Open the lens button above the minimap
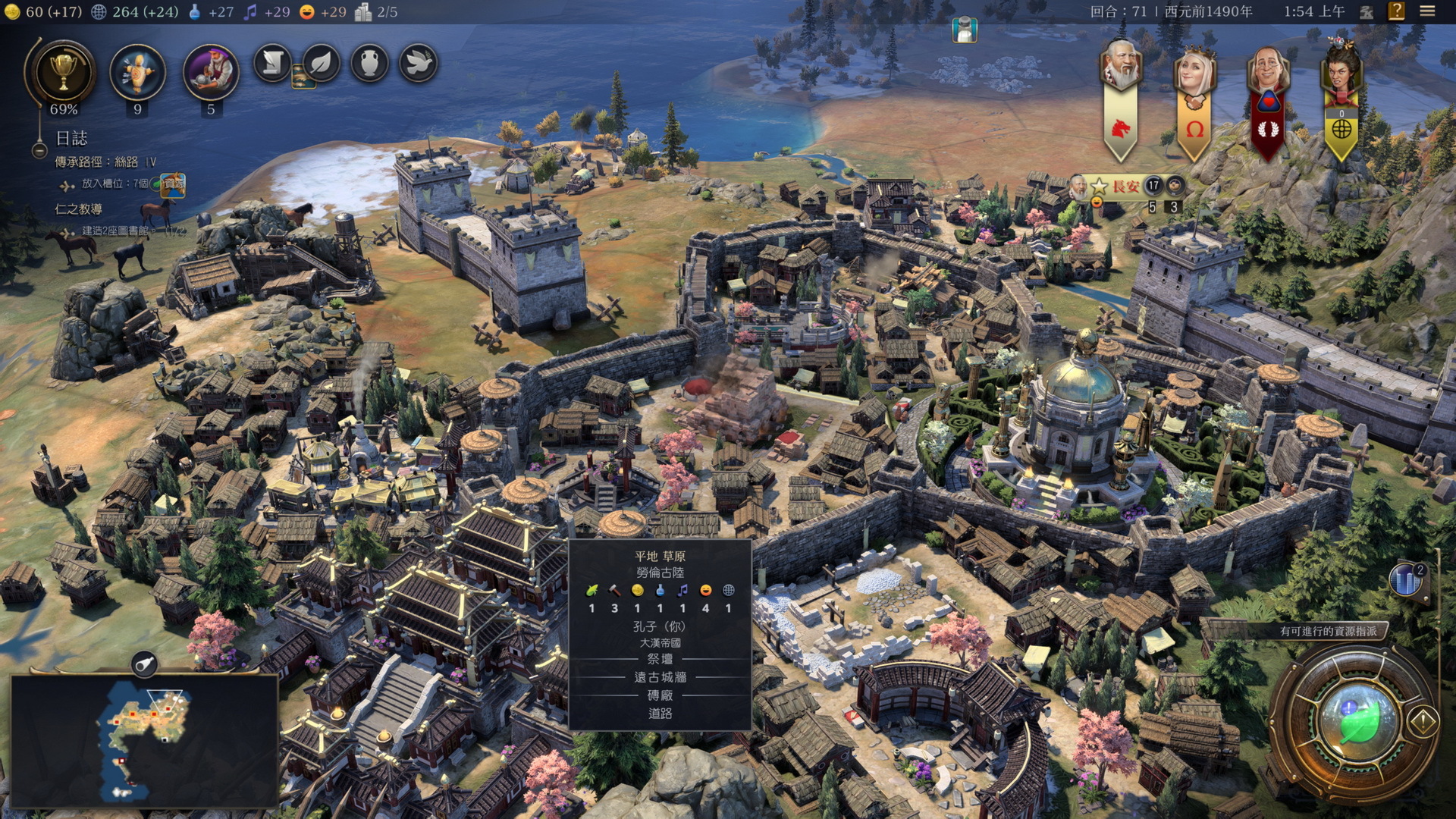This screenshot has width=1456, height=819. (x=144, y=664)
